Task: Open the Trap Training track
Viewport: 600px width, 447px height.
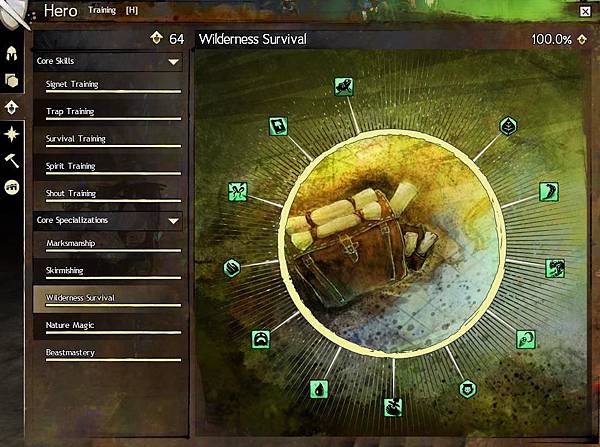Action: click(x=108, y=112)
